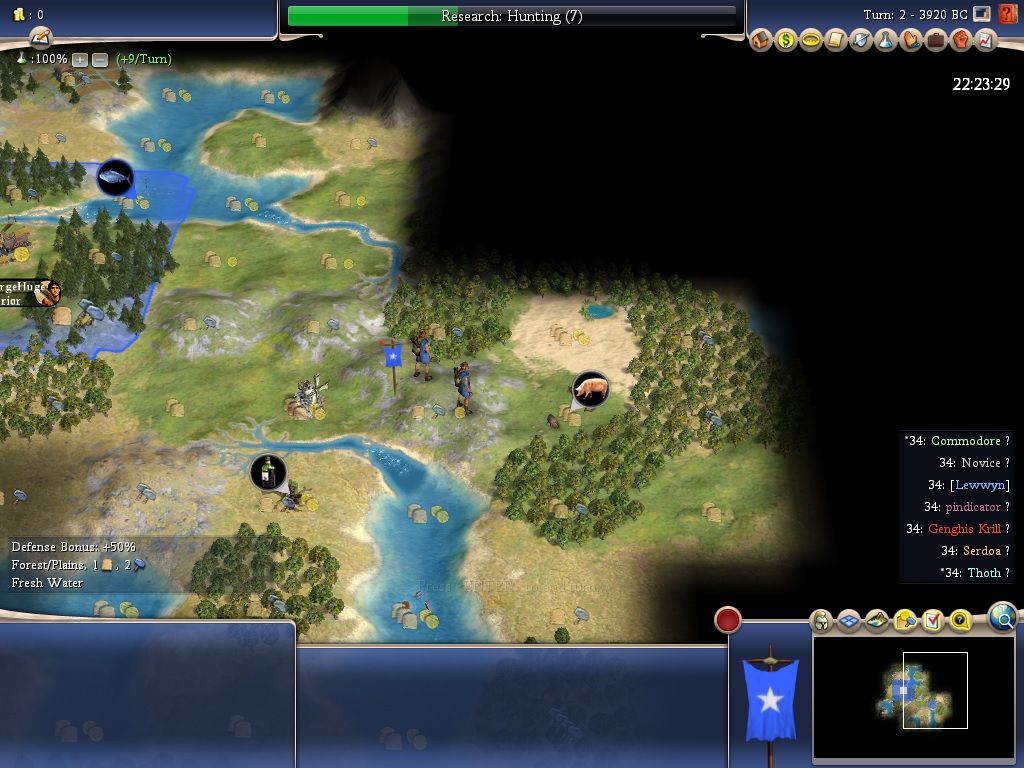Select Commodore in the scoreboard list
This screenshot has width=1024, height=768.
click(x=964, y=441)
